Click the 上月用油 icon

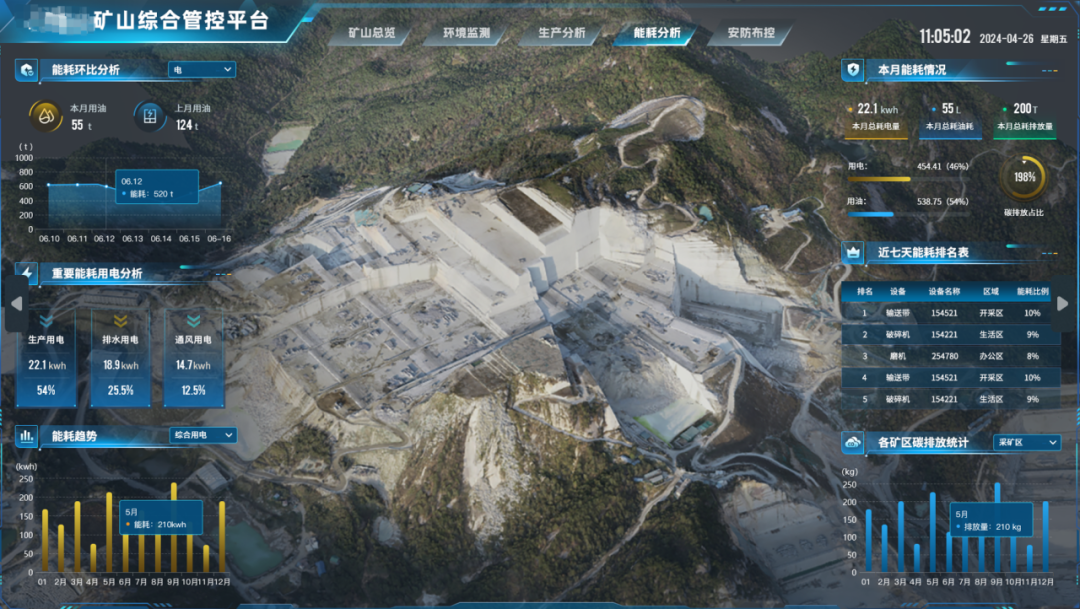tap(150, 116)
